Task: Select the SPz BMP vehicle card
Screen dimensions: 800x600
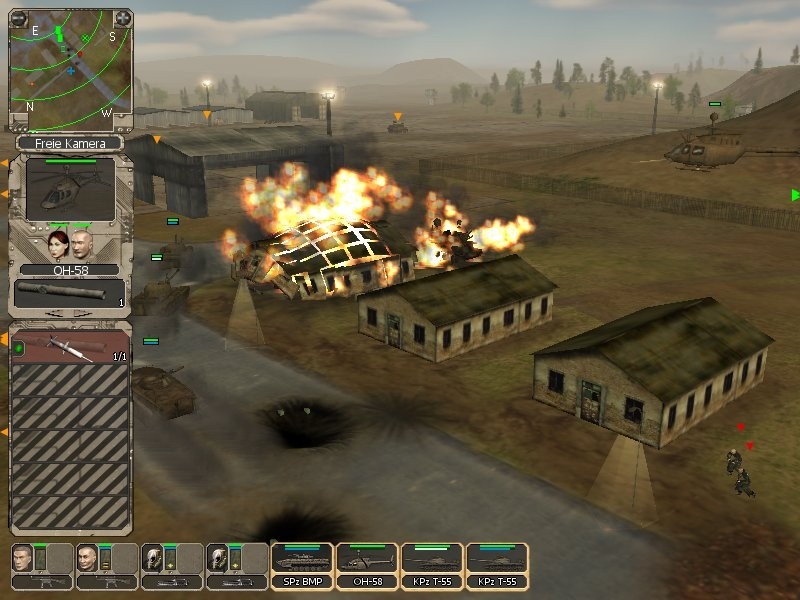Action: [x=301, y=565]
